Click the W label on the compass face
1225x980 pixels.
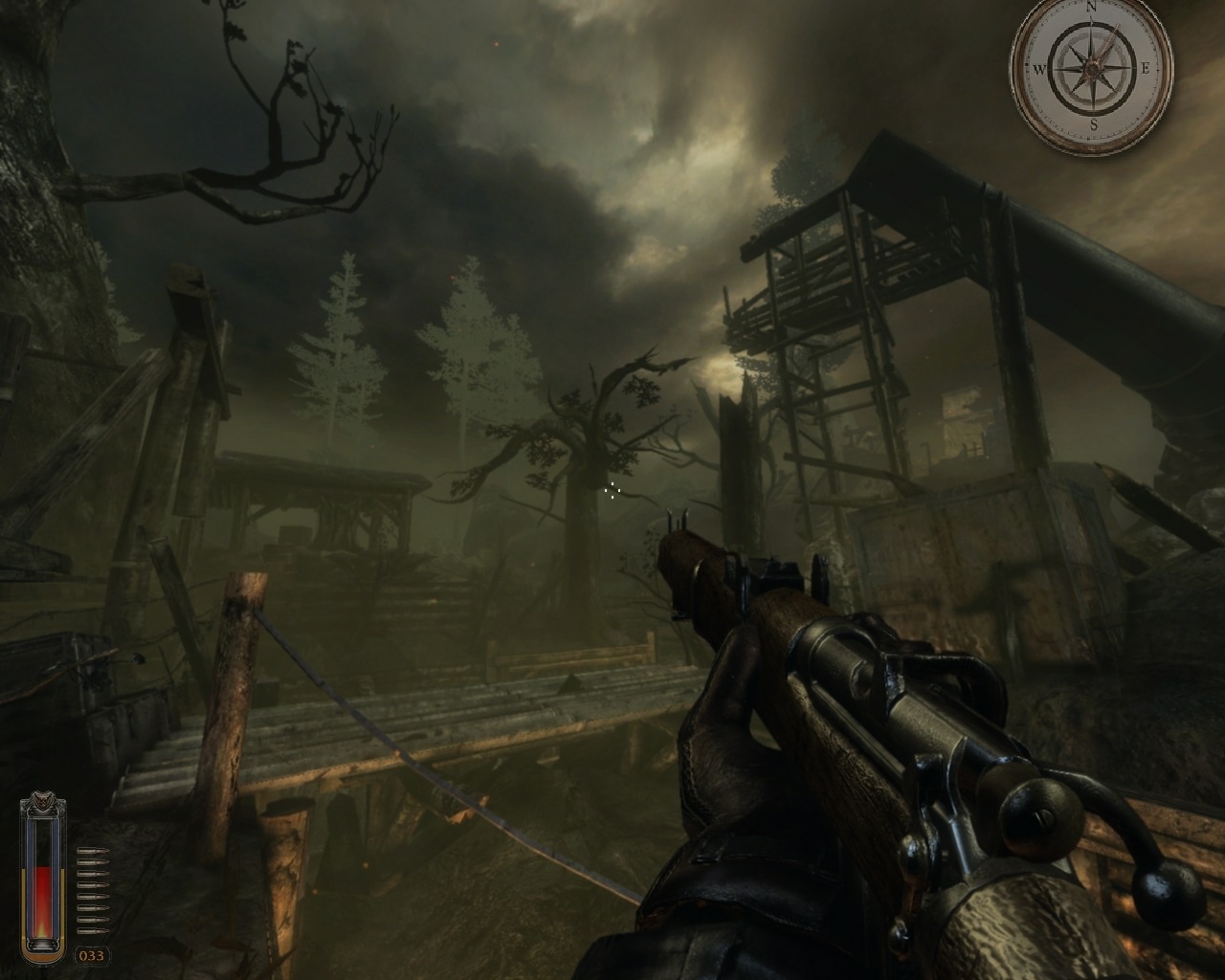(x=1040, y=69)
